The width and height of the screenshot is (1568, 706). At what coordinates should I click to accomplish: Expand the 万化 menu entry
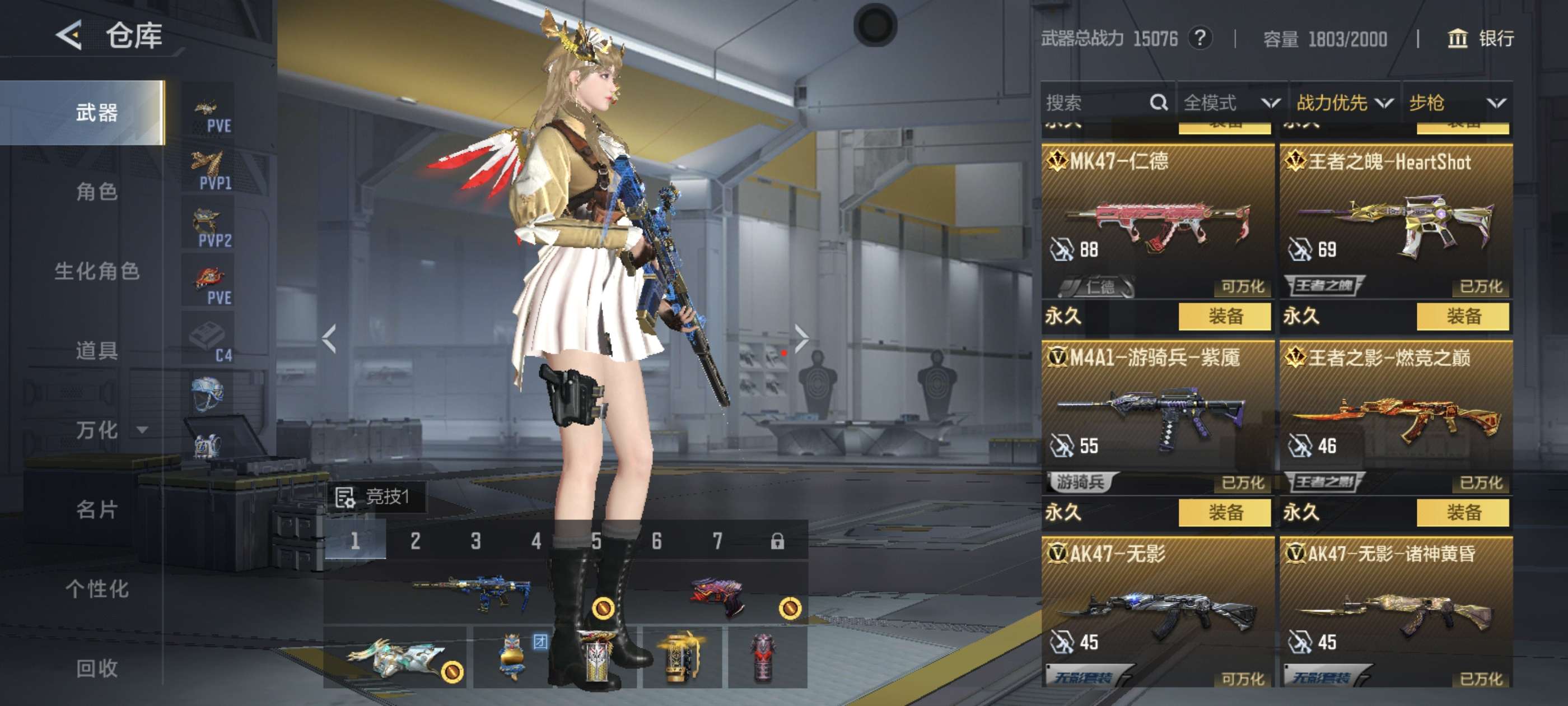[x=97, y=430]
